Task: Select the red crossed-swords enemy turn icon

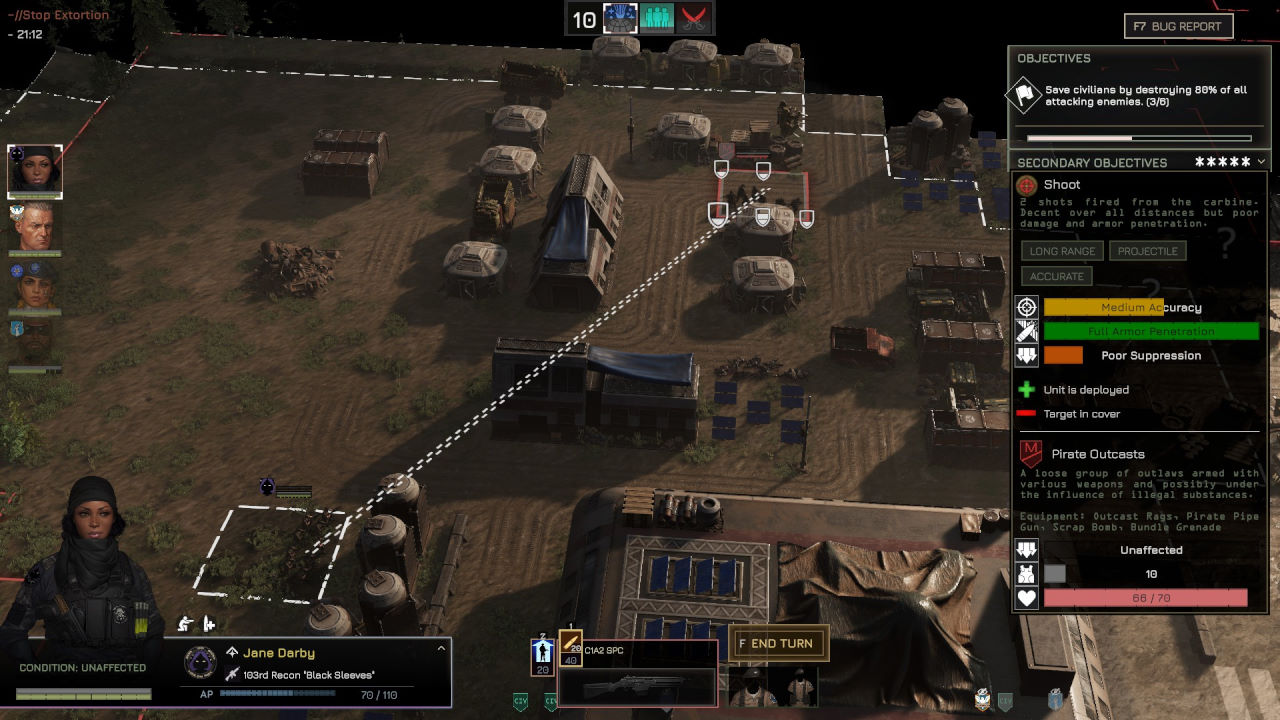Action: pyautogui.click(x=695, y=19)
